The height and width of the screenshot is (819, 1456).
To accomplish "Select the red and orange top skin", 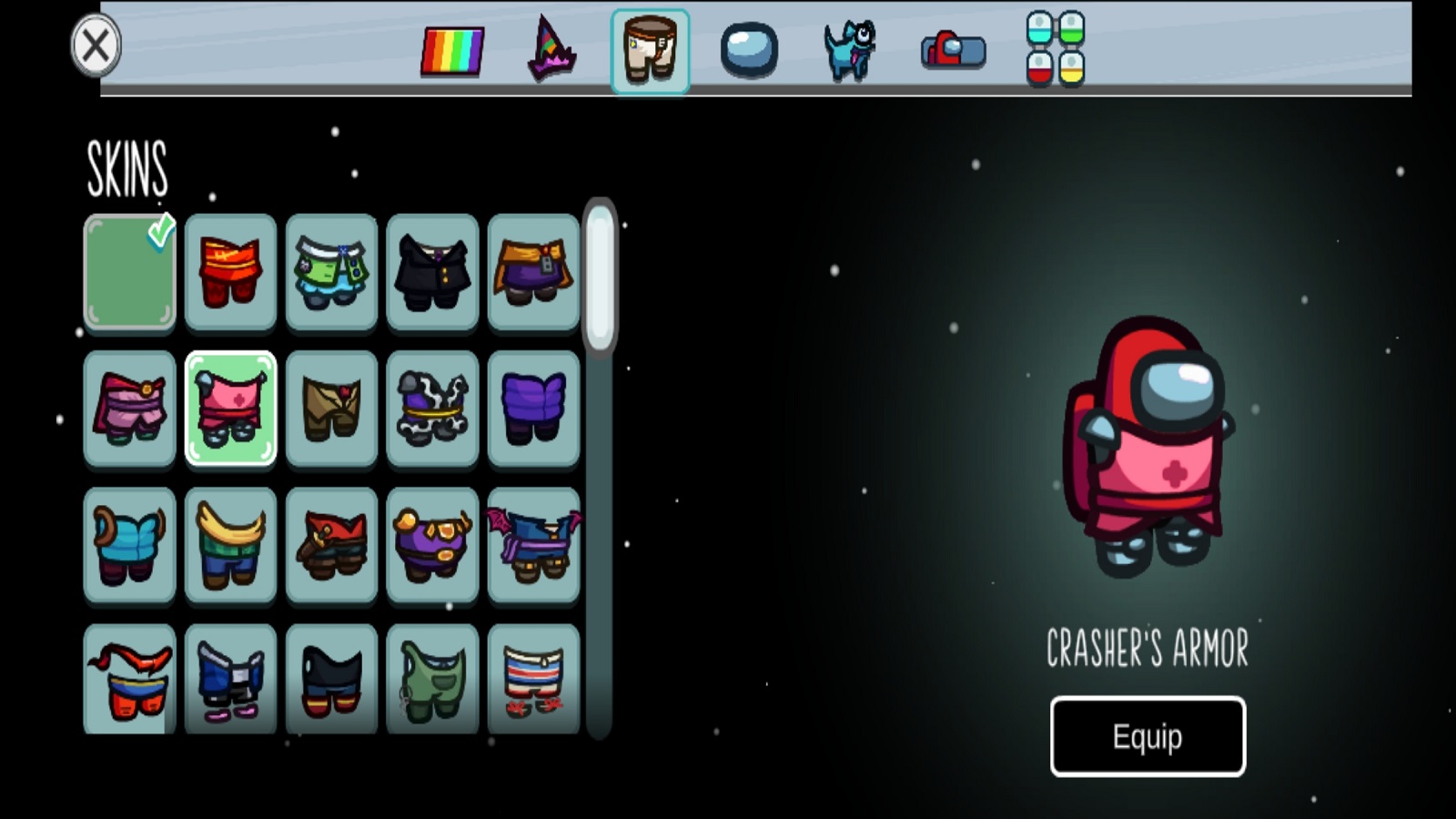I will [x=230, y=271].
